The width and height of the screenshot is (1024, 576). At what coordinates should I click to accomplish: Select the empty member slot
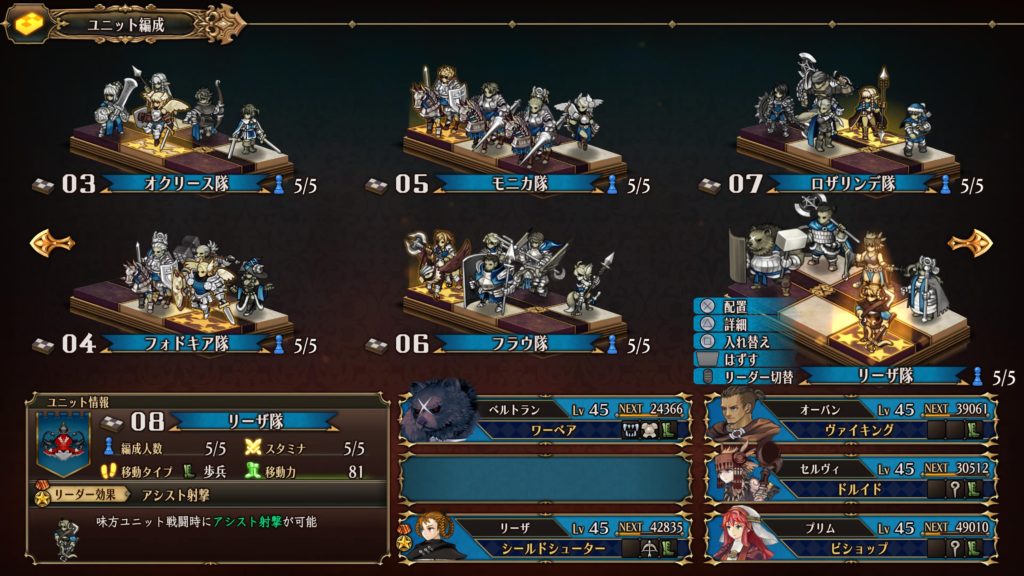tap(545, 478)
